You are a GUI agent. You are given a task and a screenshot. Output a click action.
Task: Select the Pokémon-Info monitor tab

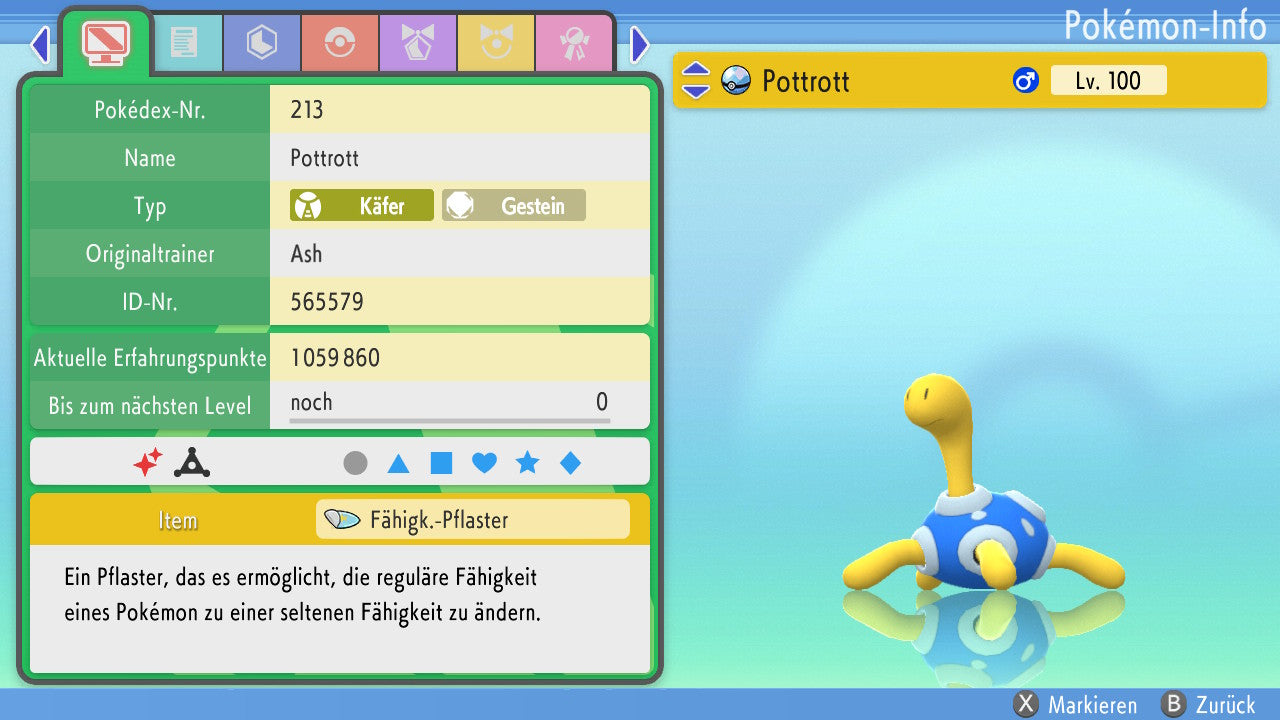106,42
